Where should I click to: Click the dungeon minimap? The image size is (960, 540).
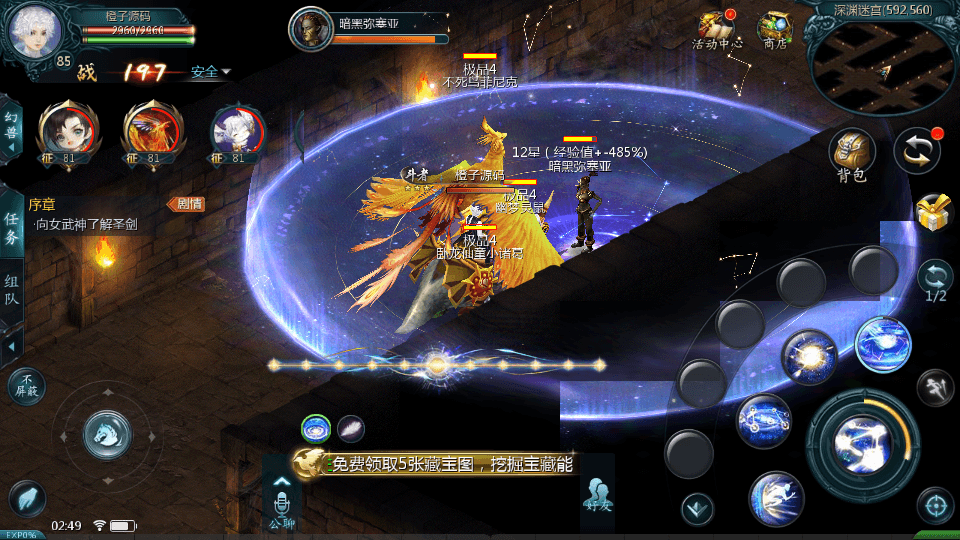tap(882, 65)
